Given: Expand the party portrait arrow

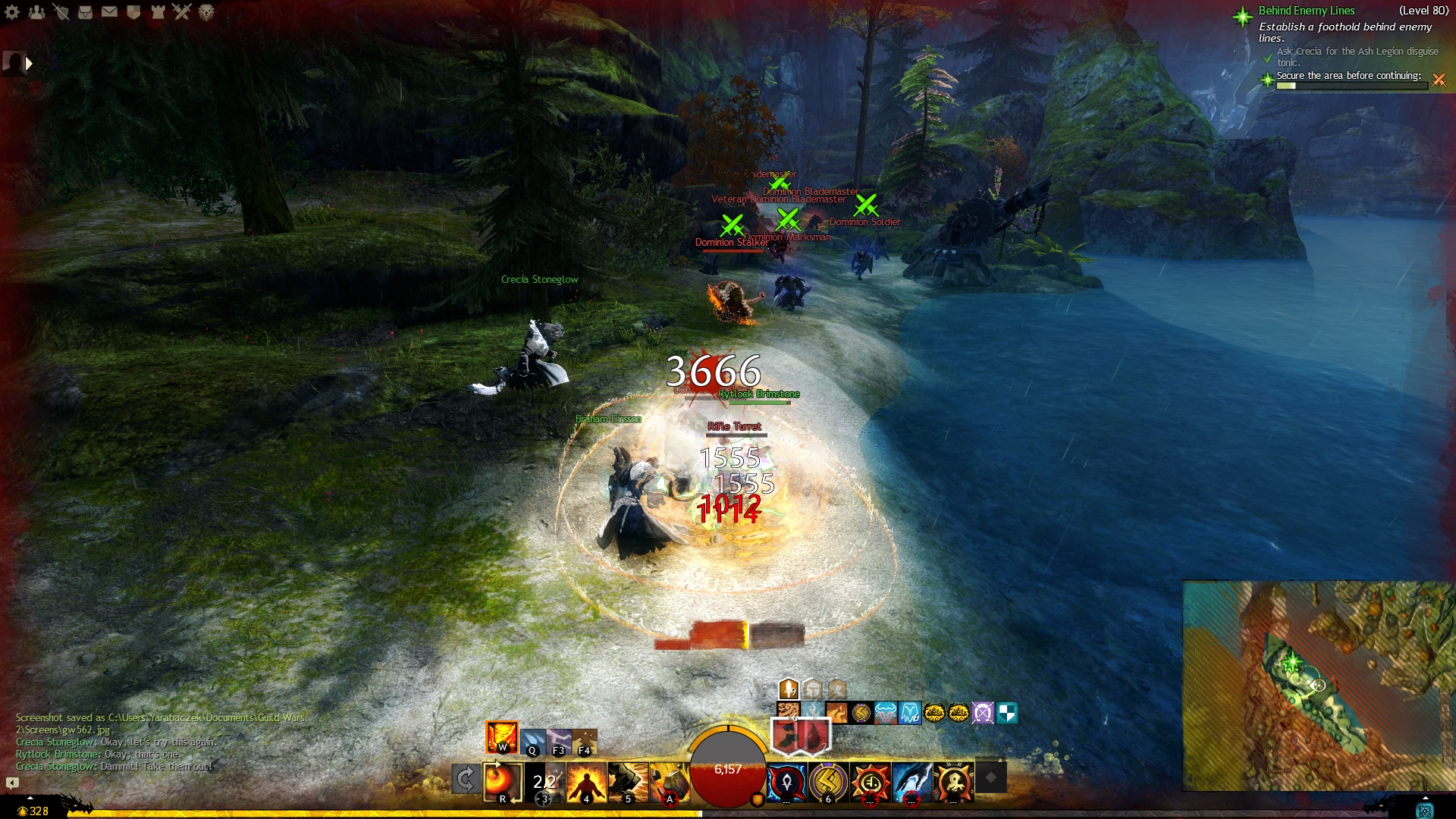Looking at the screenshot, I should [x=29, y=64].
